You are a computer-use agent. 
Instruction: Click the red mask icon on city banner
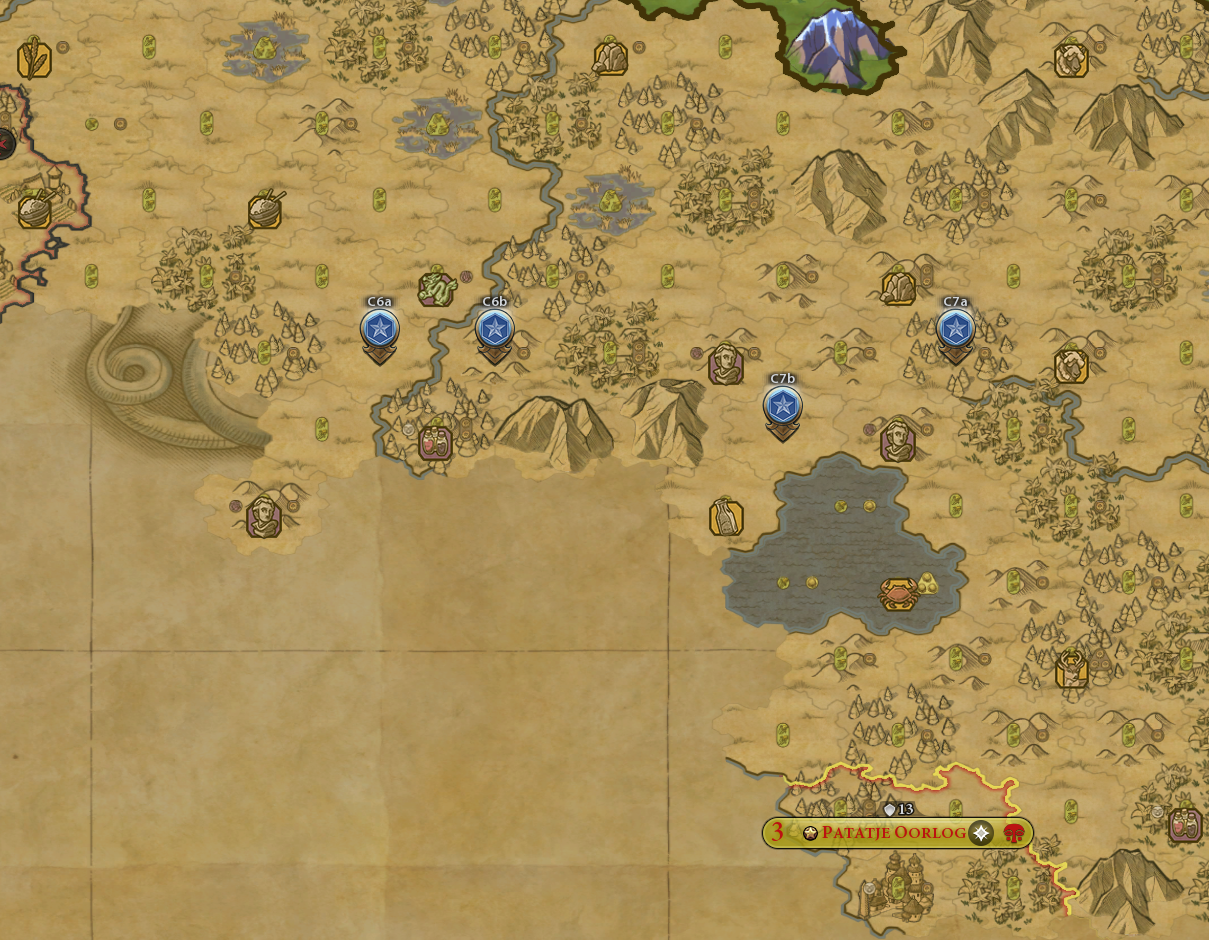1014,833
